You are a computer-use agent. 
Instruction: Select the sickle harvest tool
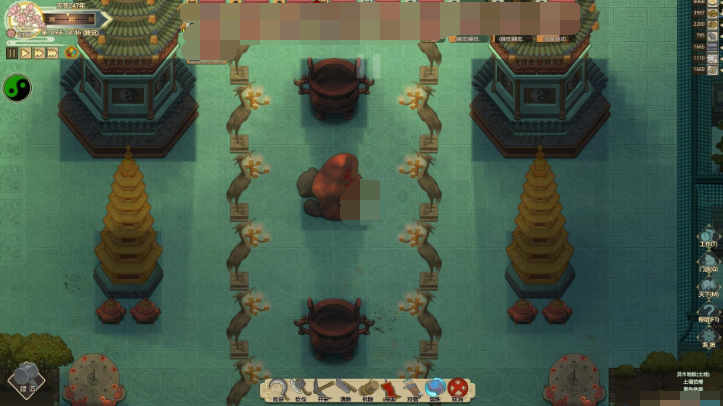[x=278, y=388]
